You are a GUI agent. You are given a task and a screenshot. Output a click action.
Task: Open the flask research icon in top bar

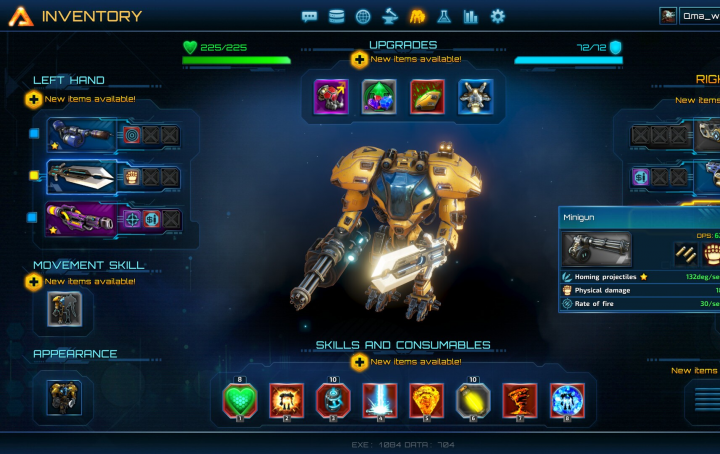(444, 16)
